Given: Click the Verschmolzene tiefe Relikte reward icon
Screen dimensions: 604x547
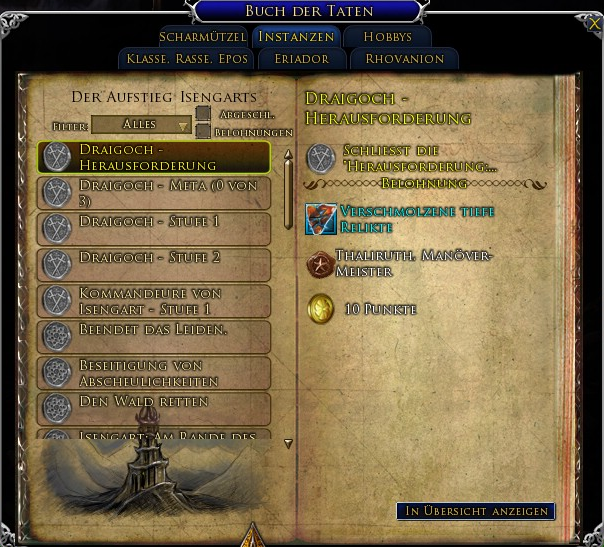Looking at the screenshot, I should point(321,219).
